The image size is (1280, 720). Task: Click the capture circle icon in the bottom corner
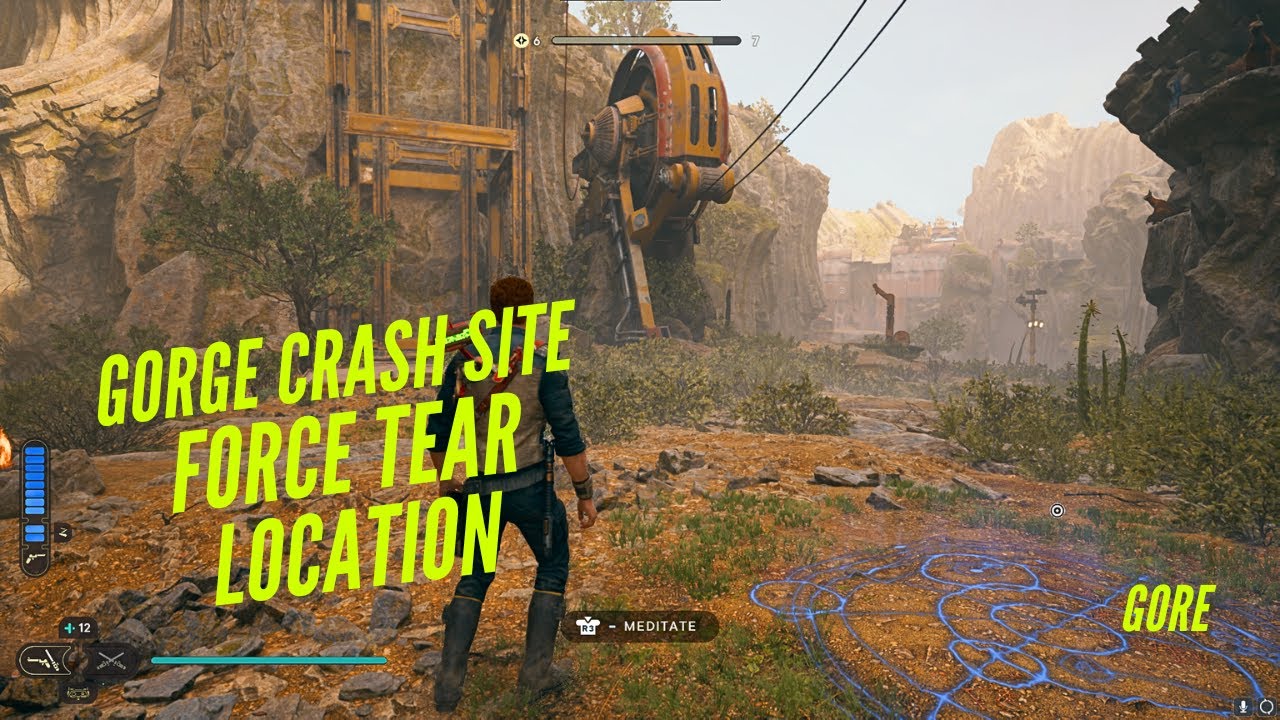(1266, 707)
